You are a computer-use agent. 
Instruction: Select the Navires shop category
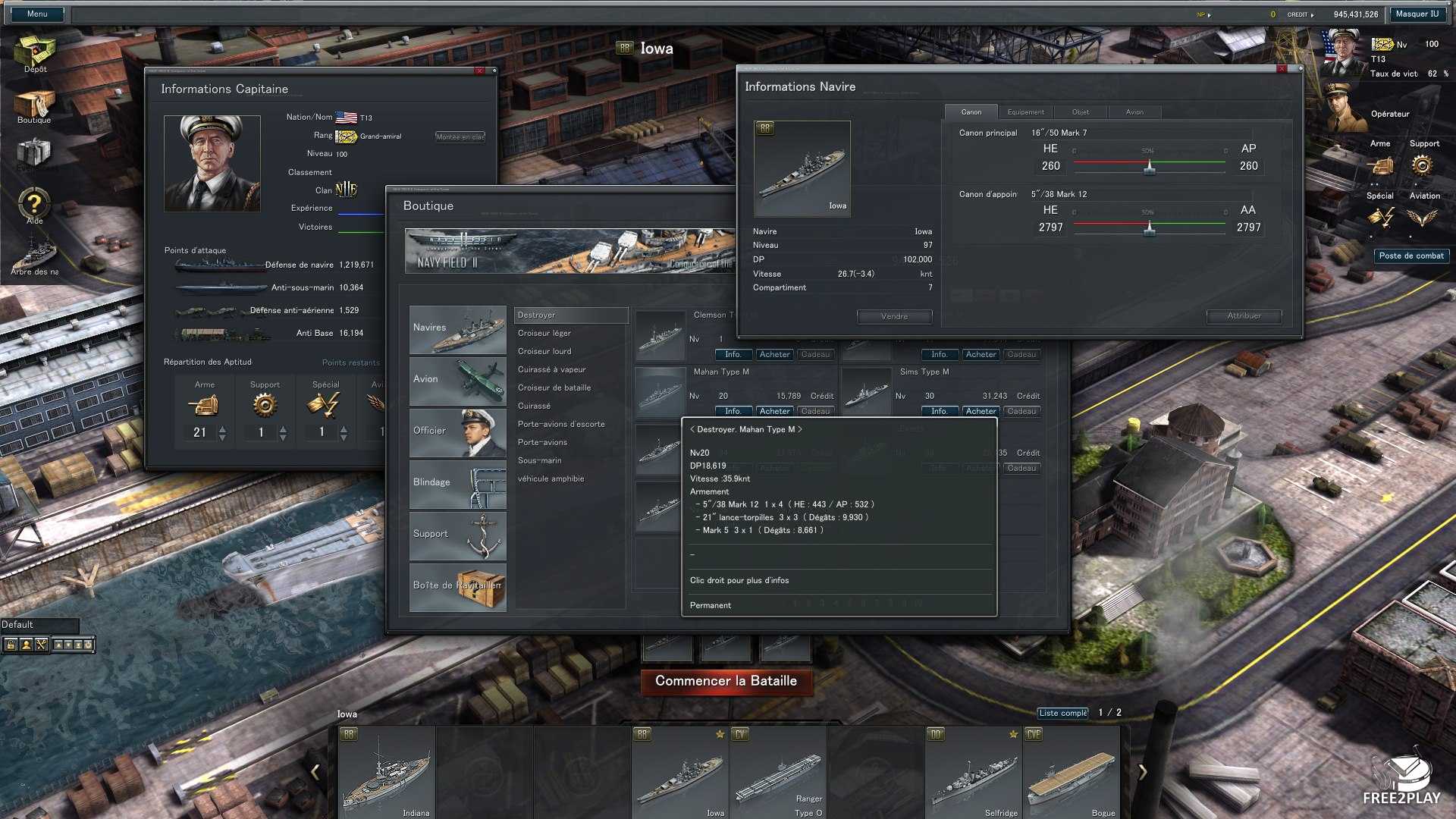coord(457,329)
